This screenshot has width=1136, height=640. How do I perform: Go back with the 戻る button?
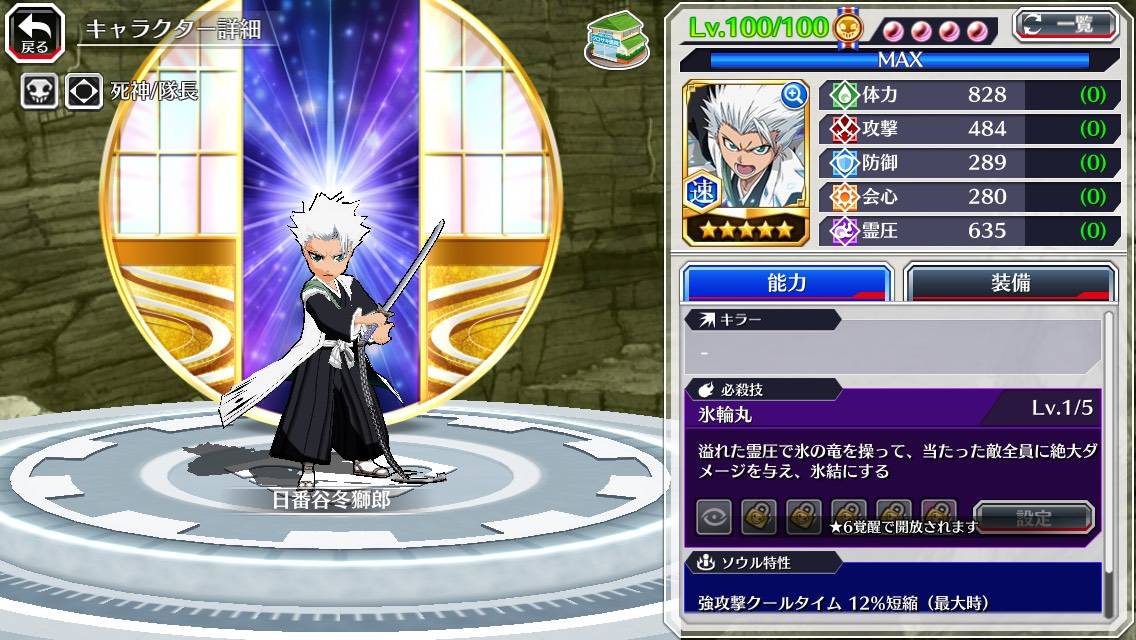coord(34,32)
